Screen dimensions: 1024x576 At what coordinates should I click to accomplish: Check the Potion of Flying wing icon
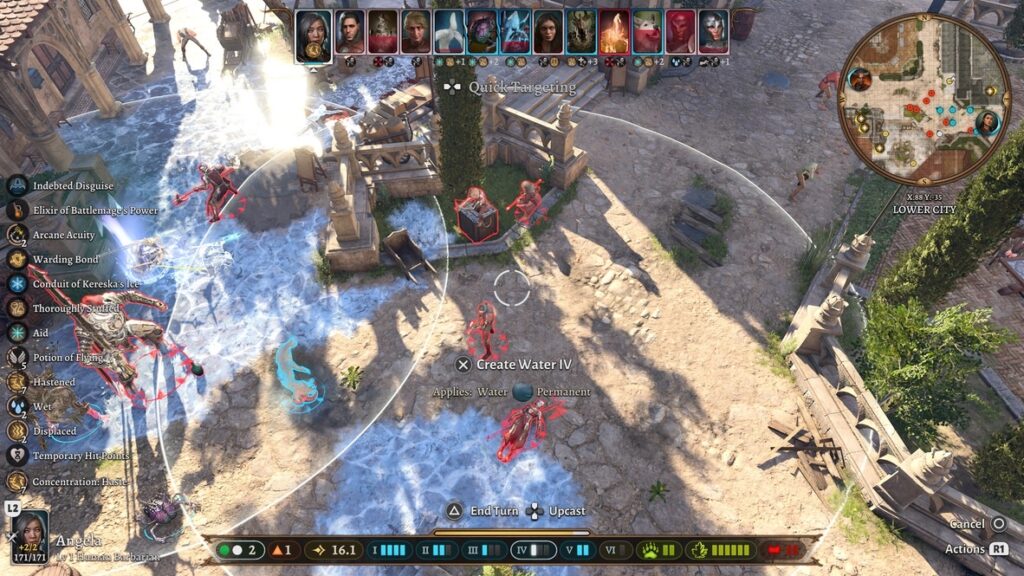(x=17, y=357)
